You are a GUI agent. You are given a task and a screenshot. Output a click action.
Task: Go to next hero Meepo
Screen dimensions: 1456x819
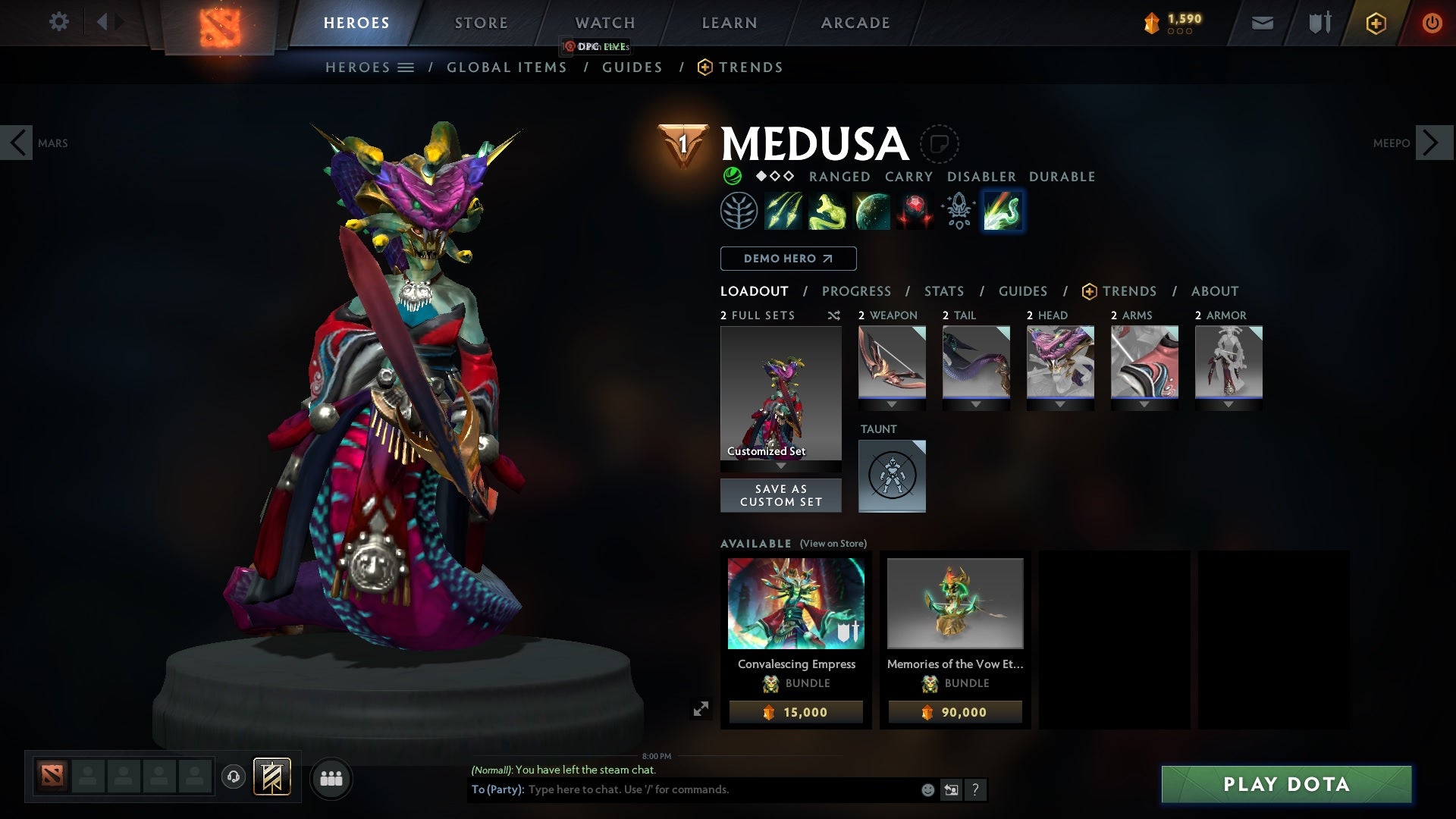coord(1433,143)
